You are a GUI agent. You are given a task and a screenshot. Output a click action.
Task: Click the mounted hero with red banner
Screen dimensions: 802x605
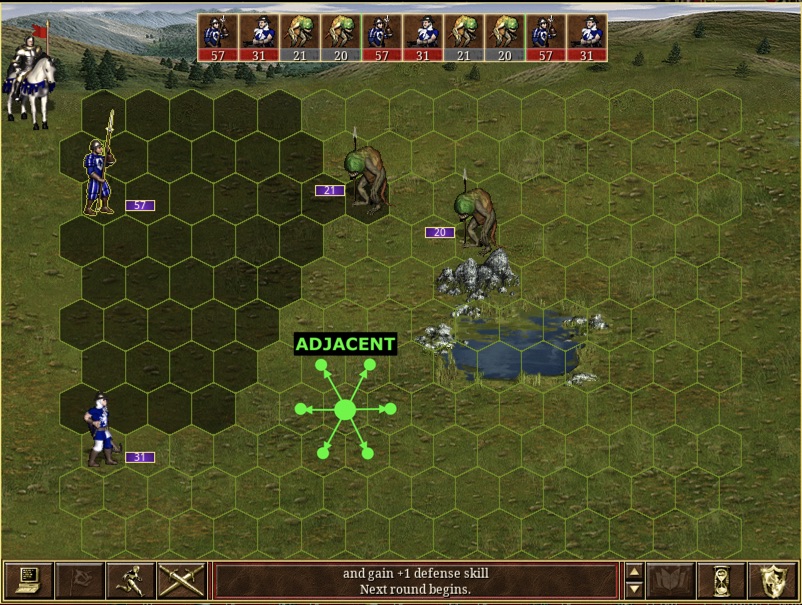30,78
